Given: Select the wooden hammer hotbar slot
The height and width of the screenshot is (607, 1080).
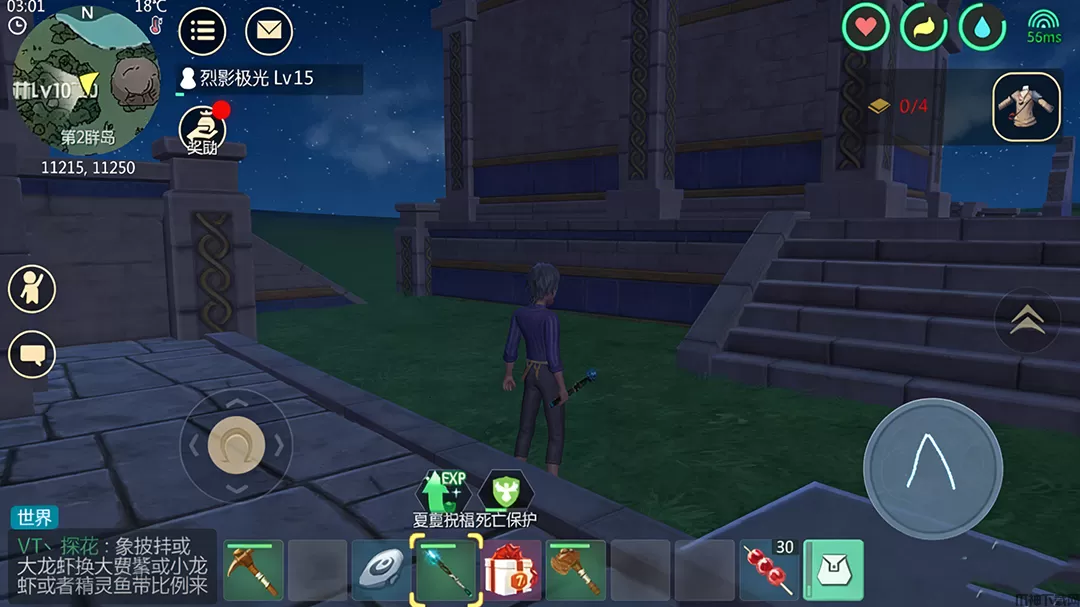Looking at the screenshot, I should point(575,571).
